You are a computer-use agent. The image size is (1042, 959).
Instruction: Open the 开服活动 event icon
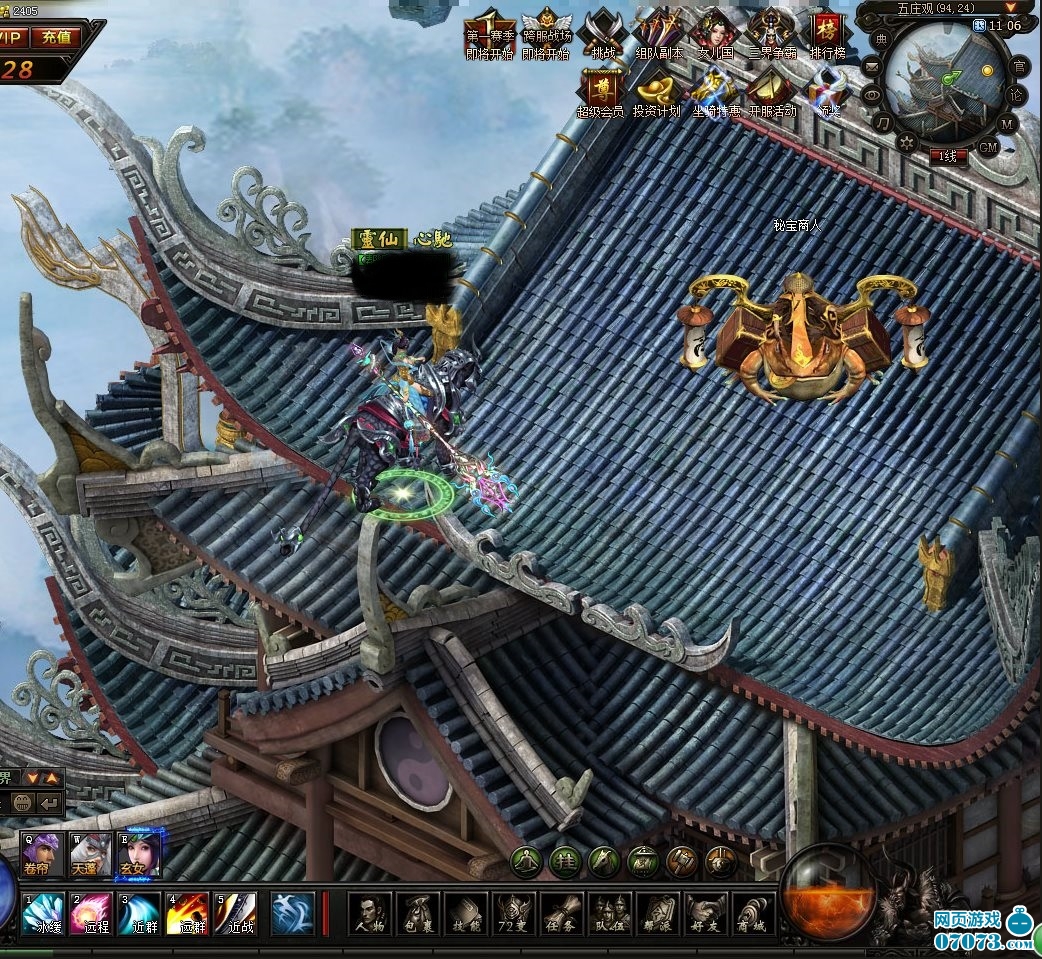(772, 90)
